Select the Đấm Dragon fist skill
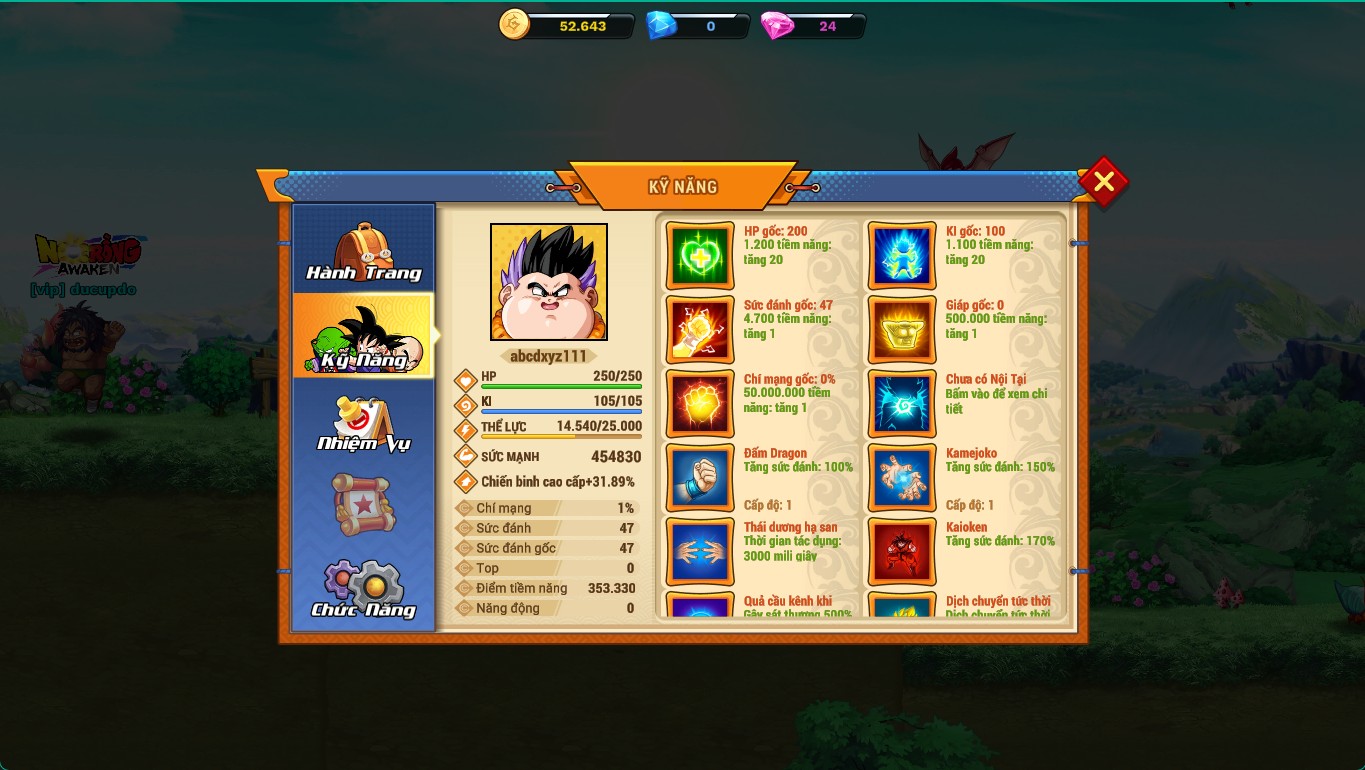 click(x=700, y=478)
